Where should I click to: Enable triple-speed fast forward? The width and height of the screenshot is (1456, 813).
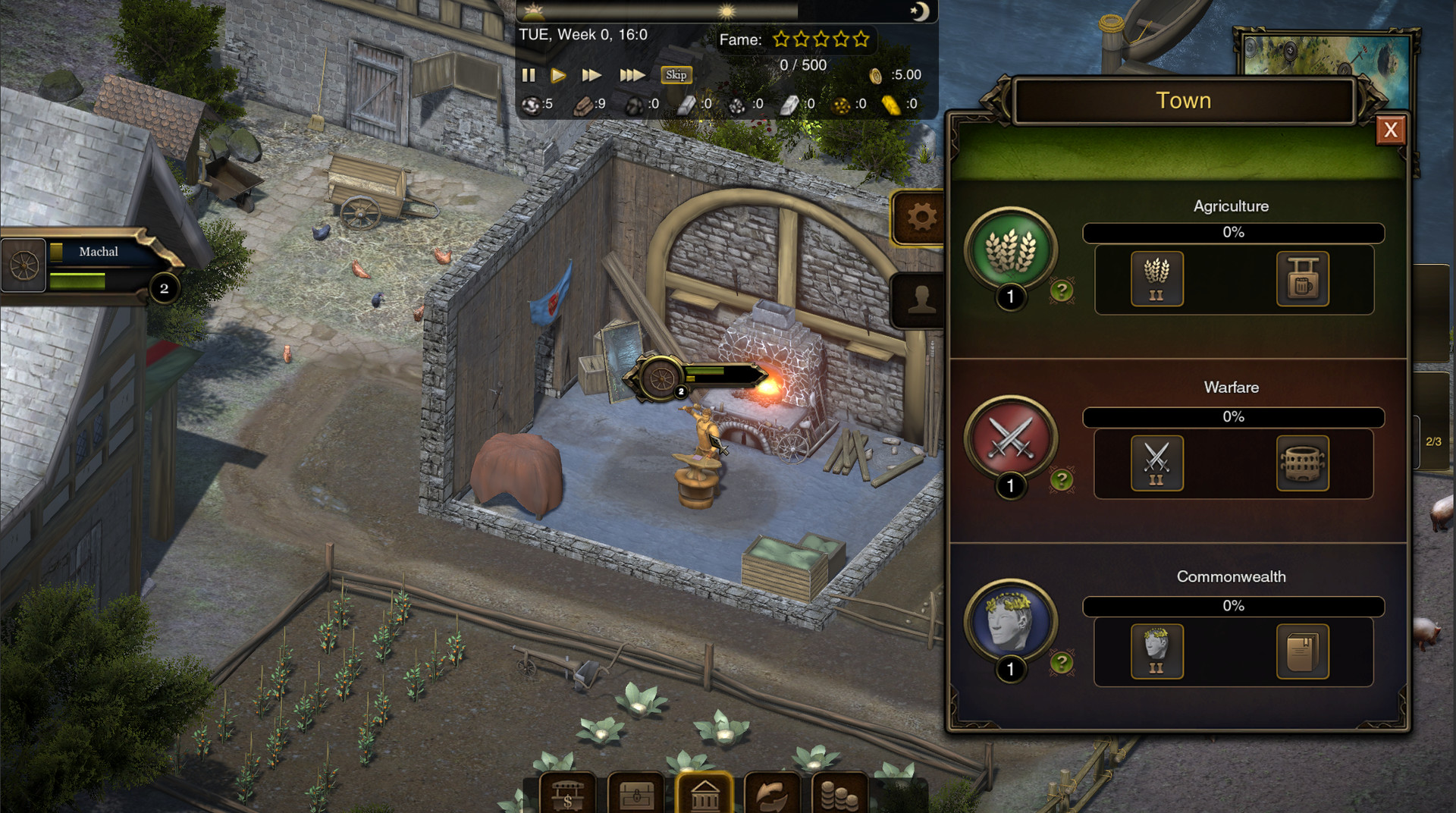pos(632,75)
